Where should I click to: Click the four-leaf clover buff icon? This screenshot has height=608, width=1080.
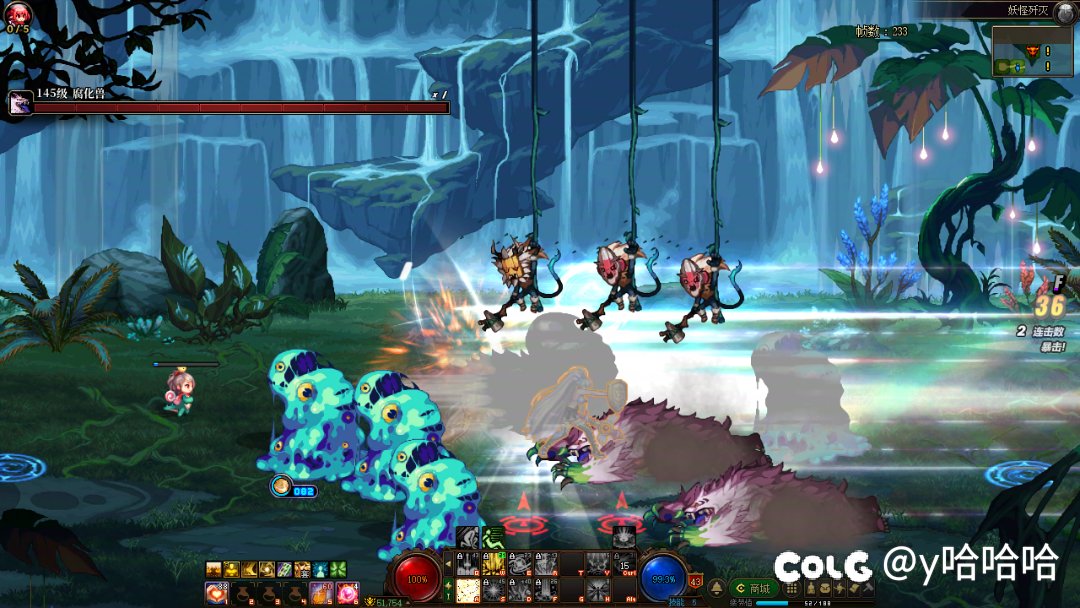[x=336, y=569]
